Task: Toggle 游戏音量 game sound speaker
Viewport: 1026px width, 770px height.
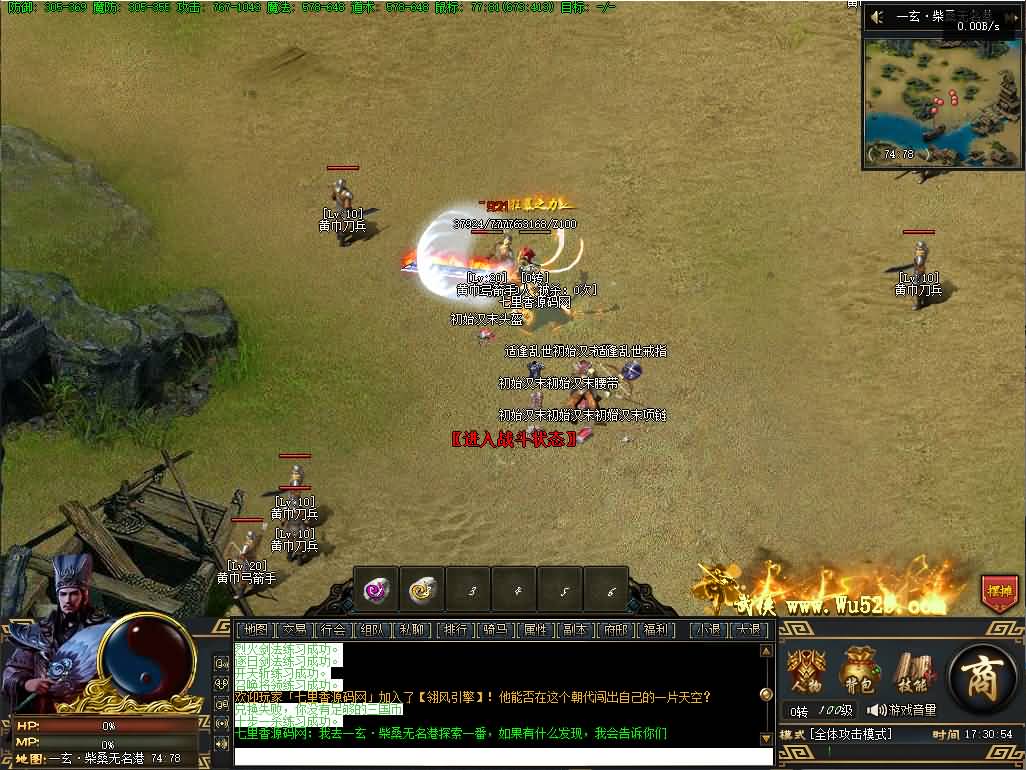Action: tap(876, 710)
